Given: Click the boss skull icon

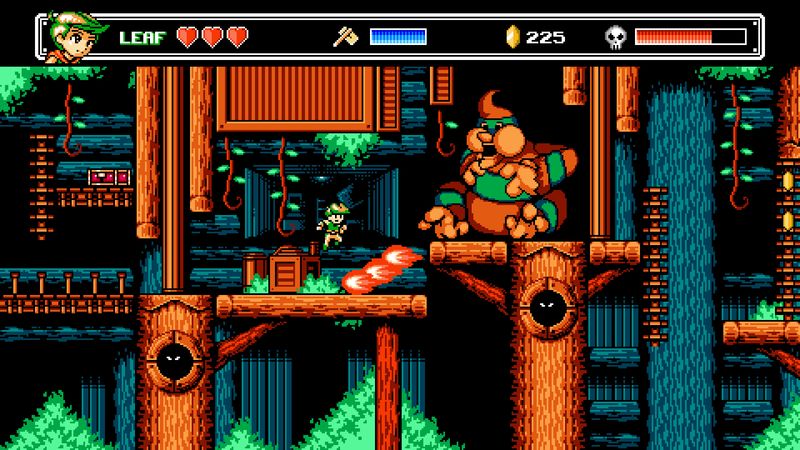Looking at the screenshot, I should point(617,37).
